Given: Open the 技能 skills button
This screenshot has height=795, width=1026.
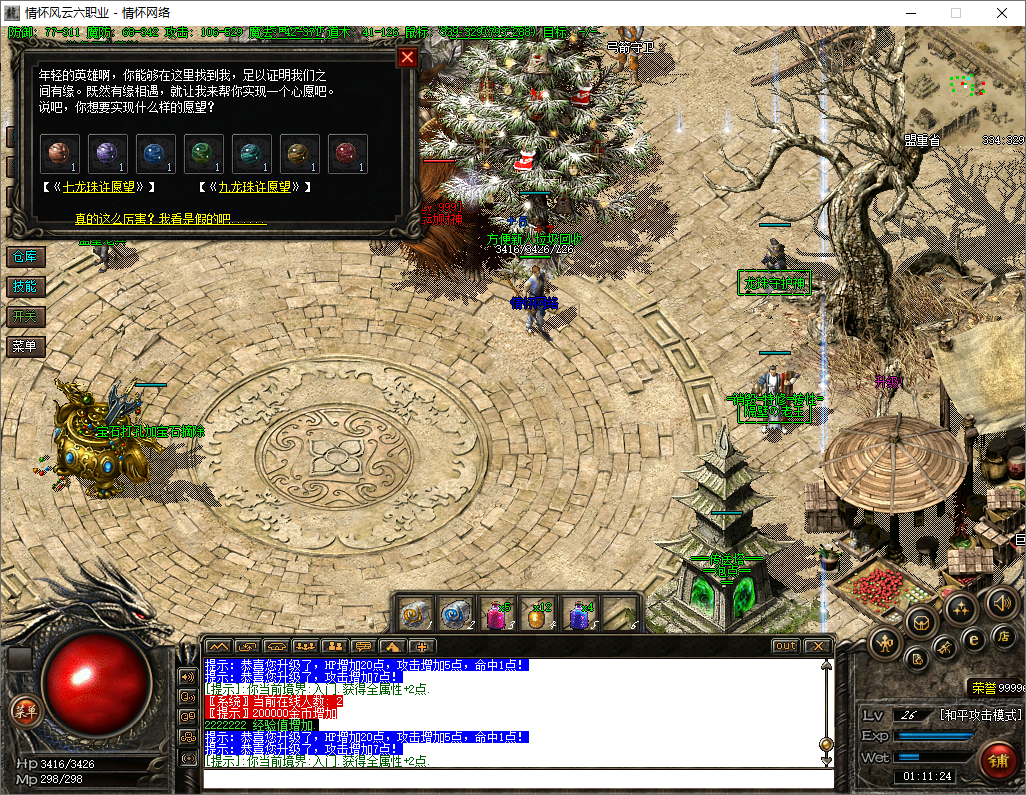Looking at the screenshot, I should pos(25,287).
